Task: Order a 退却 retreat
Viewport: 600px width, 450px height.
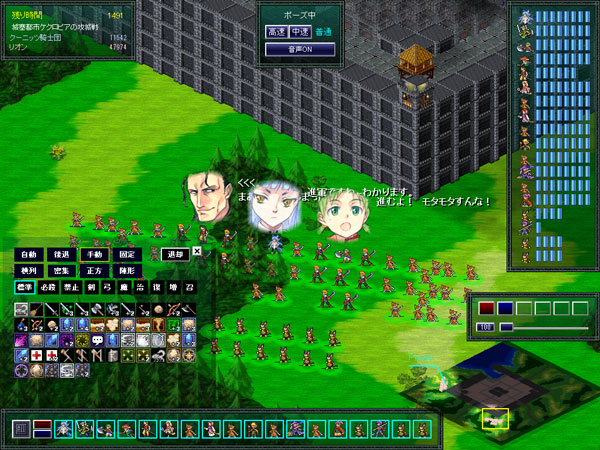Action: pos(175,254)
